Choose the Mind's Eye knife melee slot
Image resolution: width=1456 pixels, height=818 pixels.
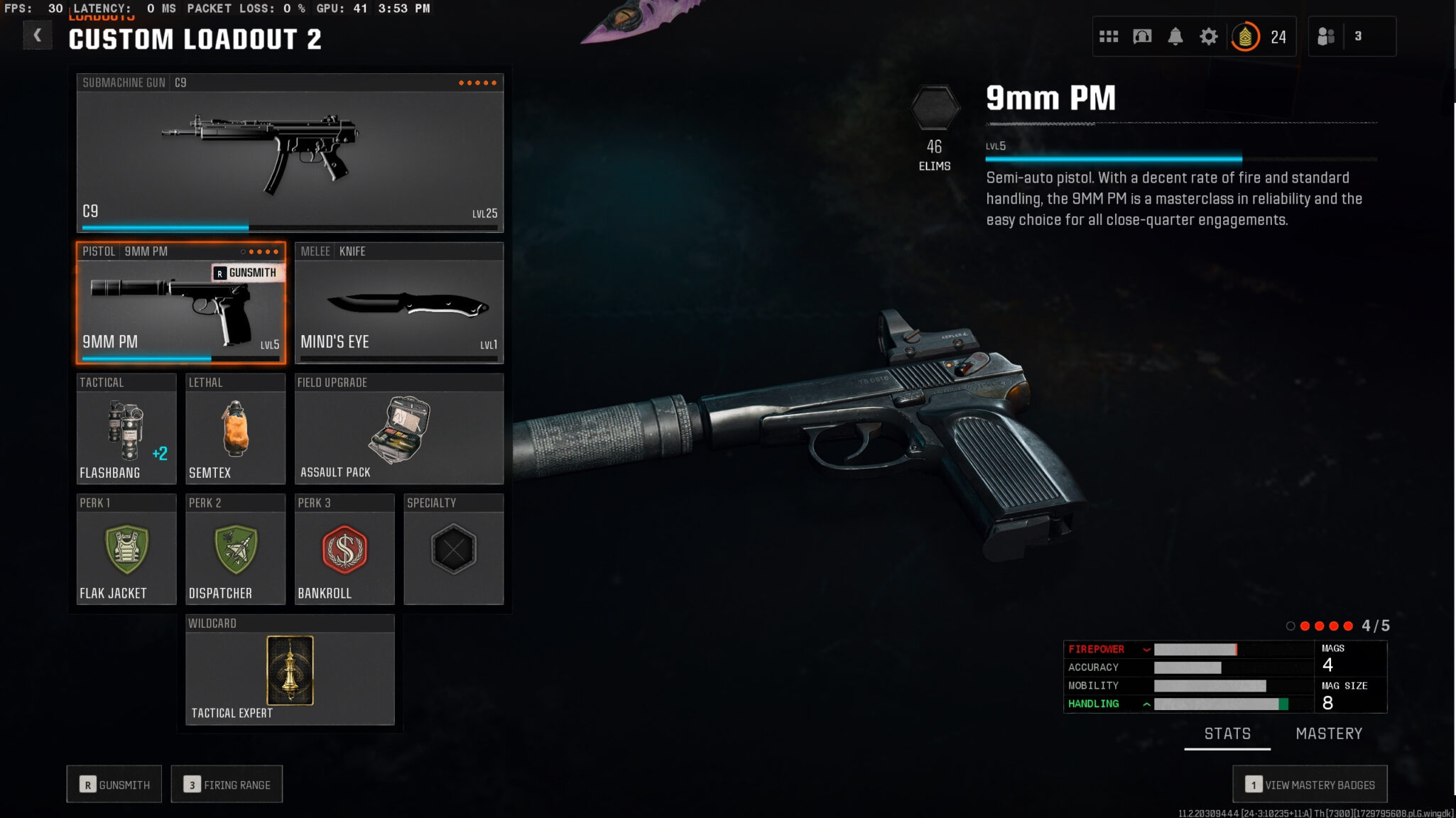pos(398,303)
